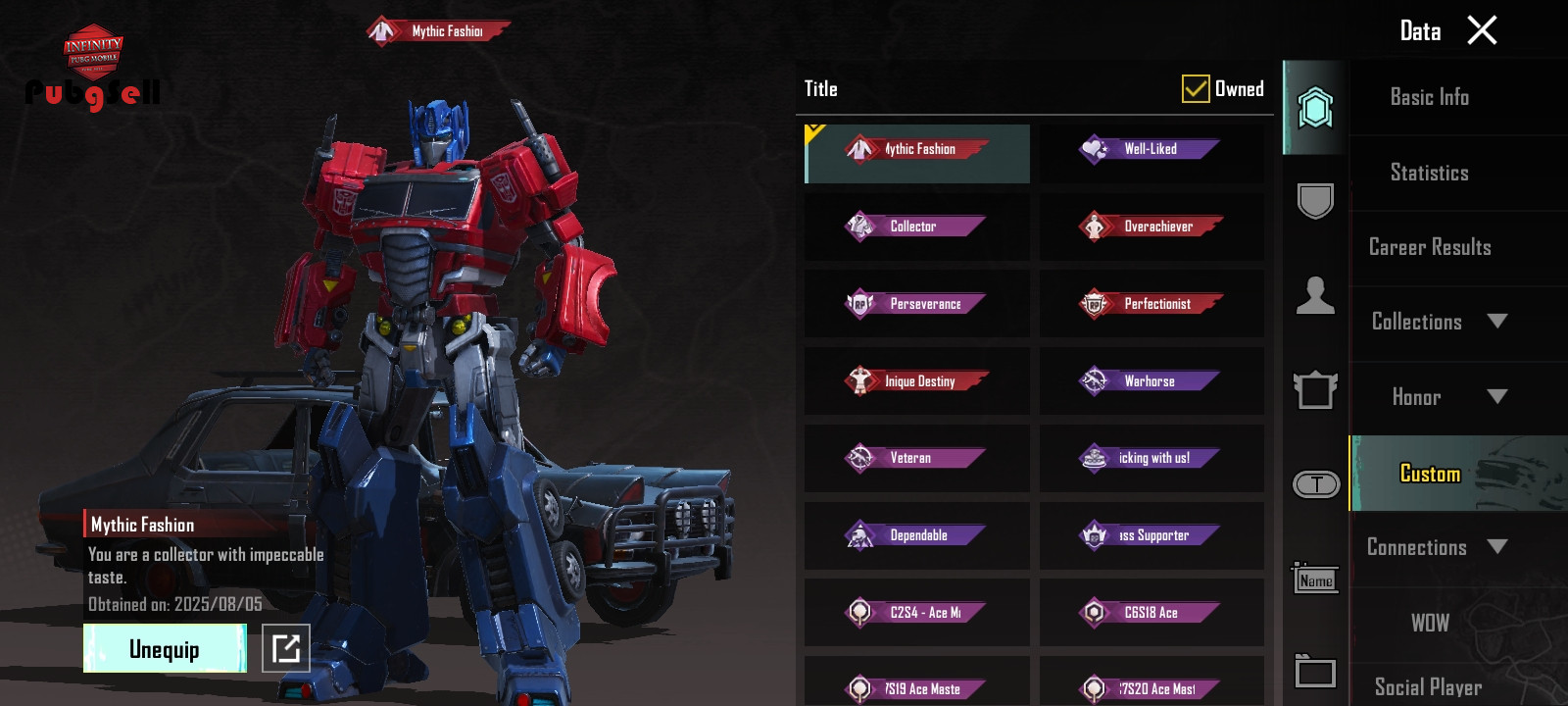This screenshot has height=706, width=1568.
Task: Close the Data screen
Action: [1482, 30]
